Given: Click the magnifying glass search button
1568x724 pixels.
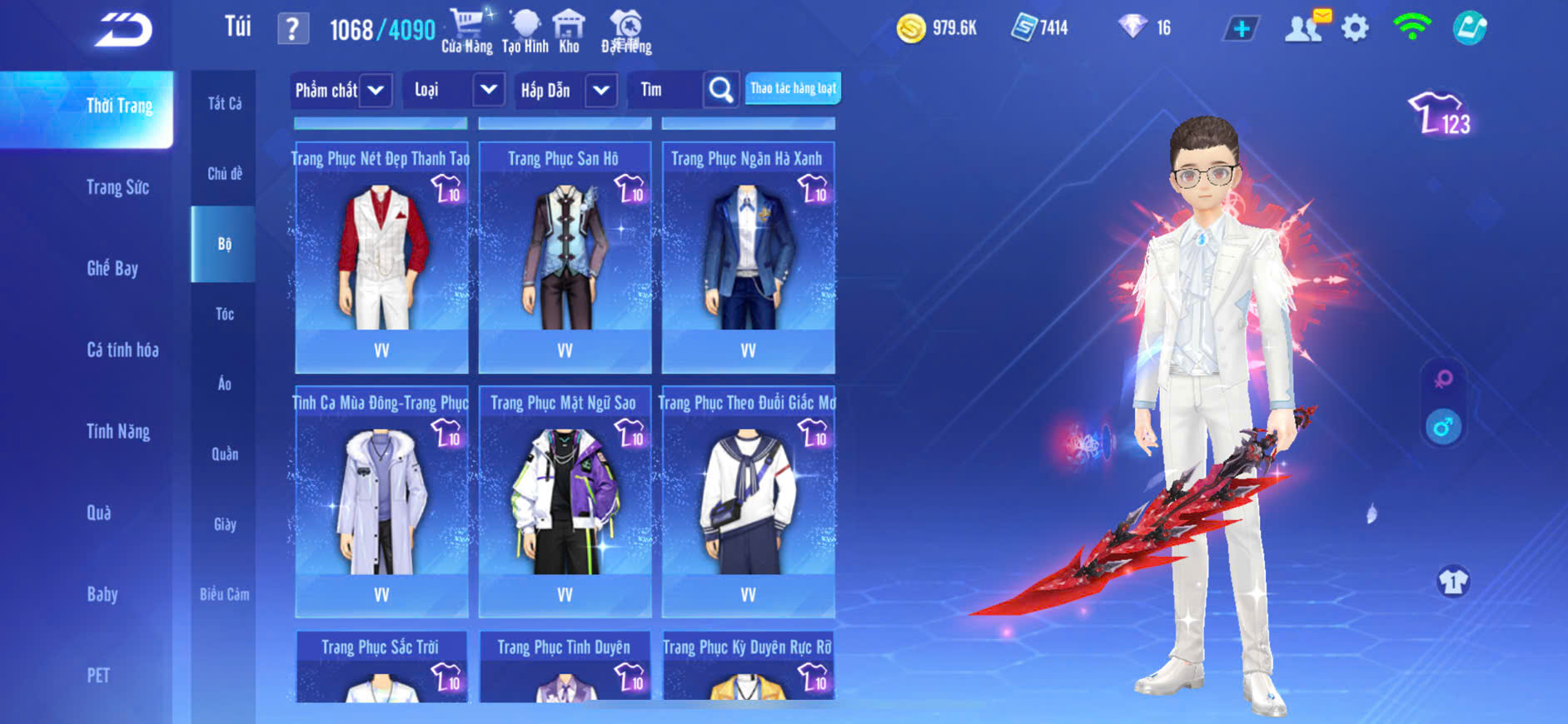Looking at the screenshot, I should [720, 90].
